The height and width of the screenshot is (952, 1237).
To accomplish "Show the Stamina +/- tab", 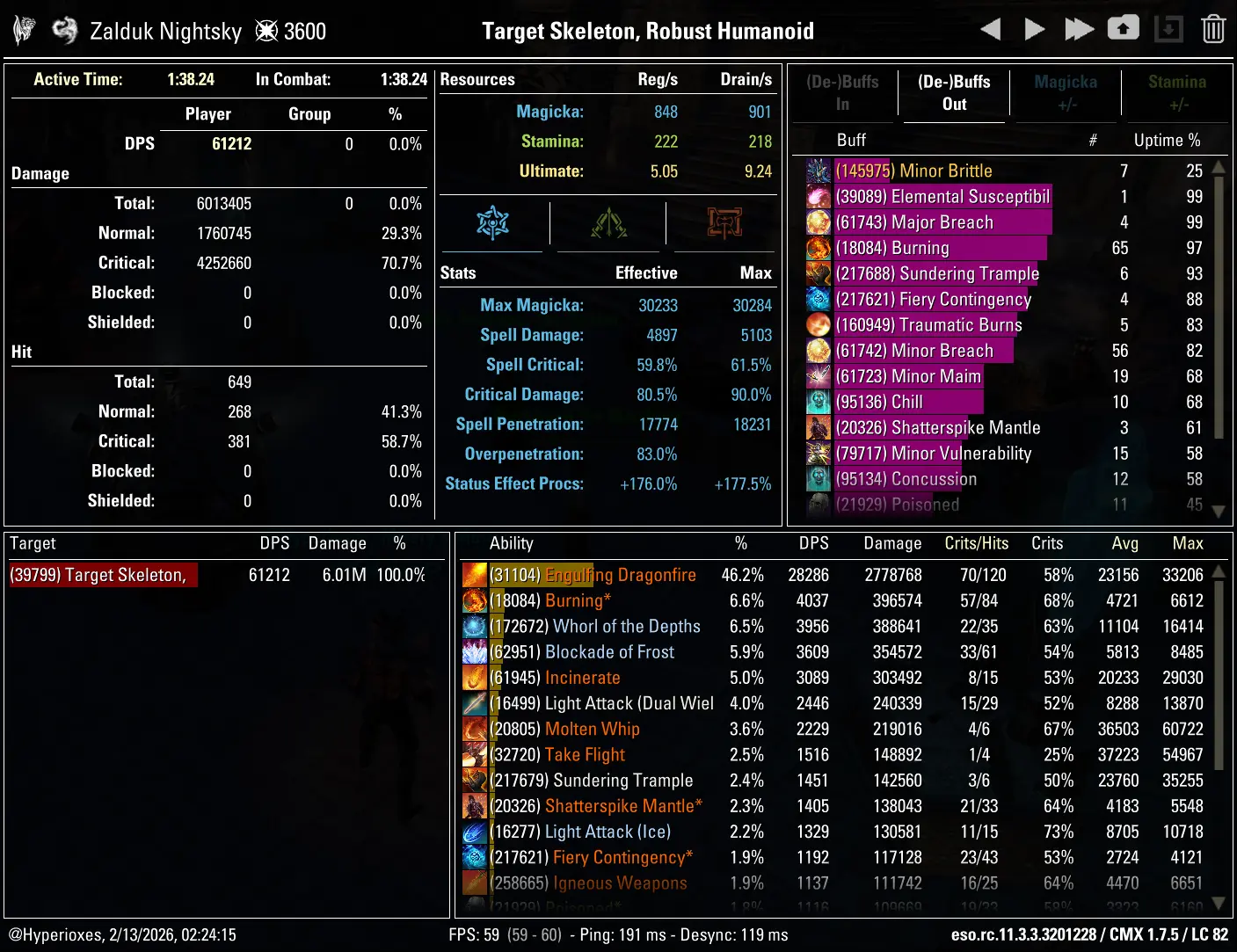I will click(x=1176, y=93).
